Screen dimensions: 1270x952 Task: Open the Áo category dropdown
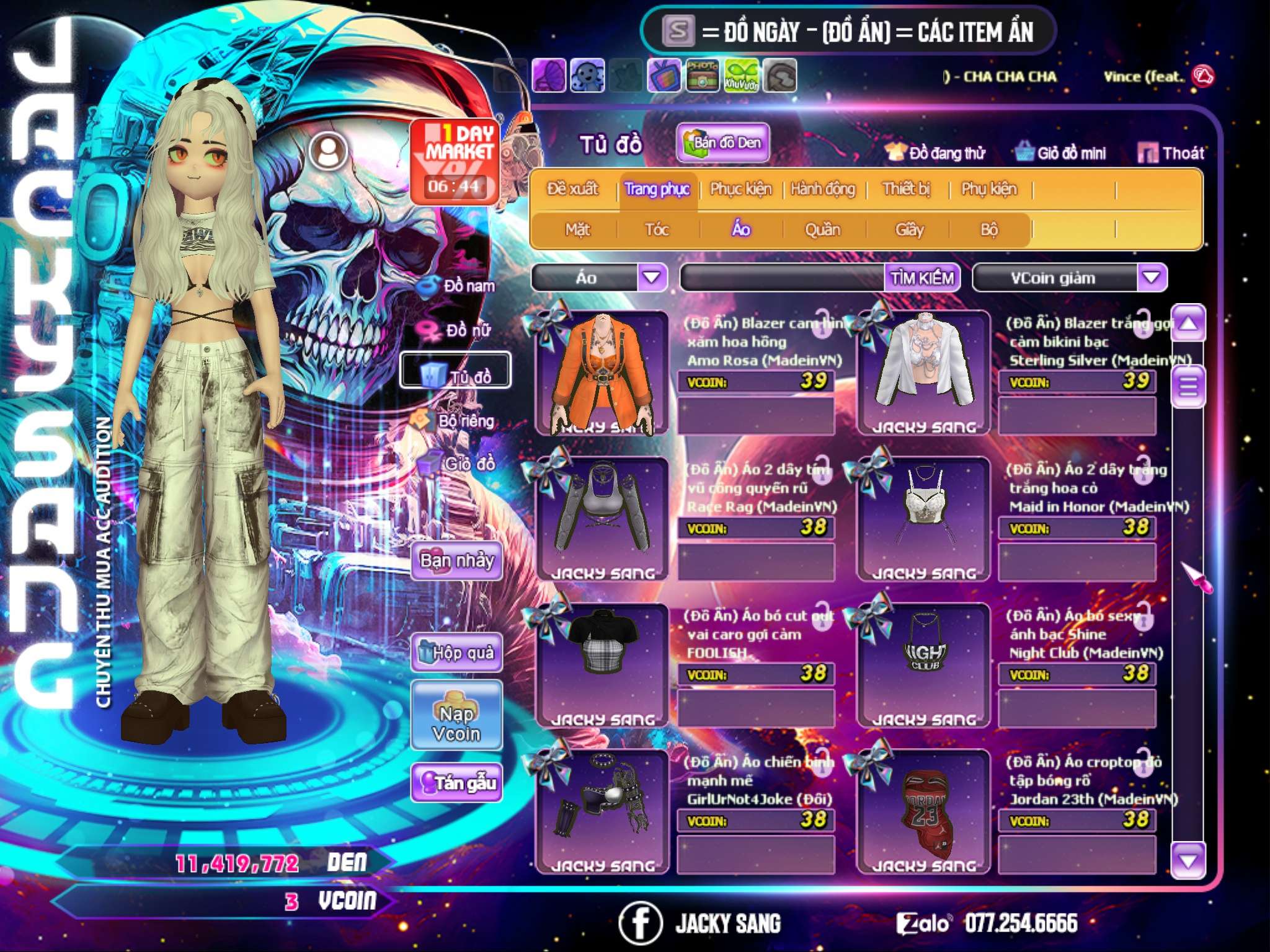click(x=652, y=277)
